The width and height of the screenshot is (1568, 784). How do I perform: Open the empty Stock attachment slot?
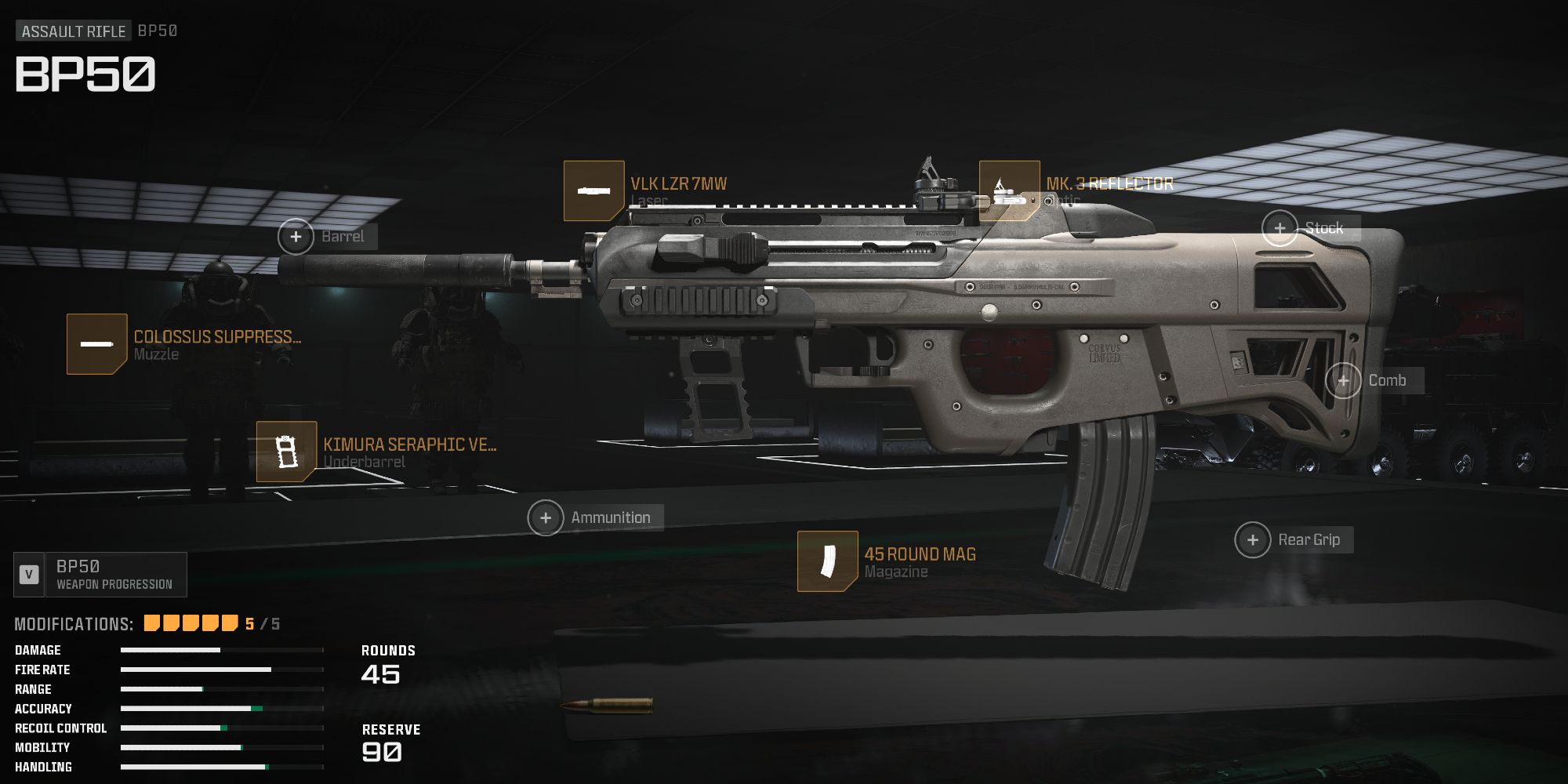tap(1280, 227)
